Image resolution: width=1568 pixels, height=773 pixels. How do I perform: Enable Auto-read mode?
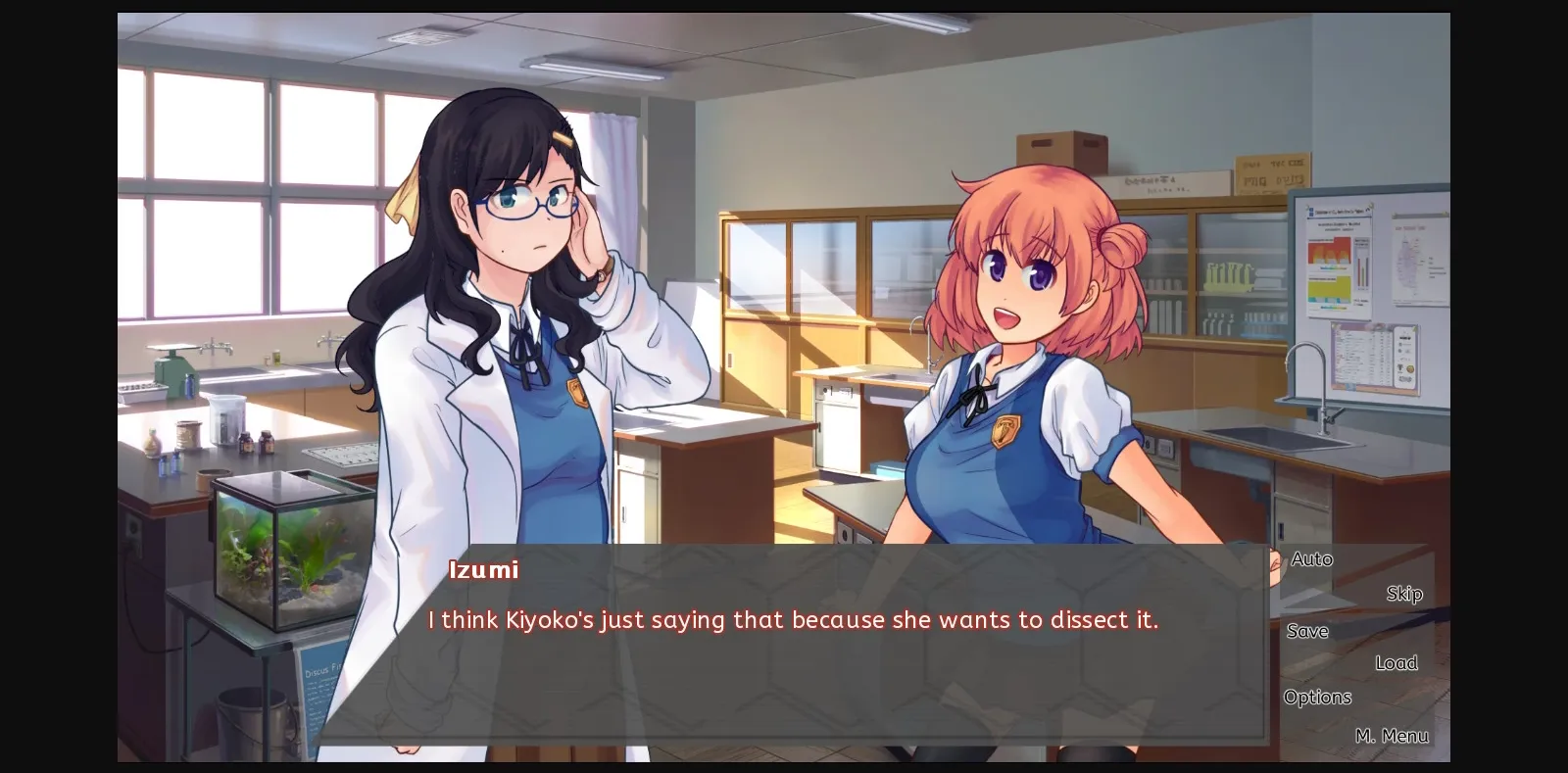pos(1311,558)
